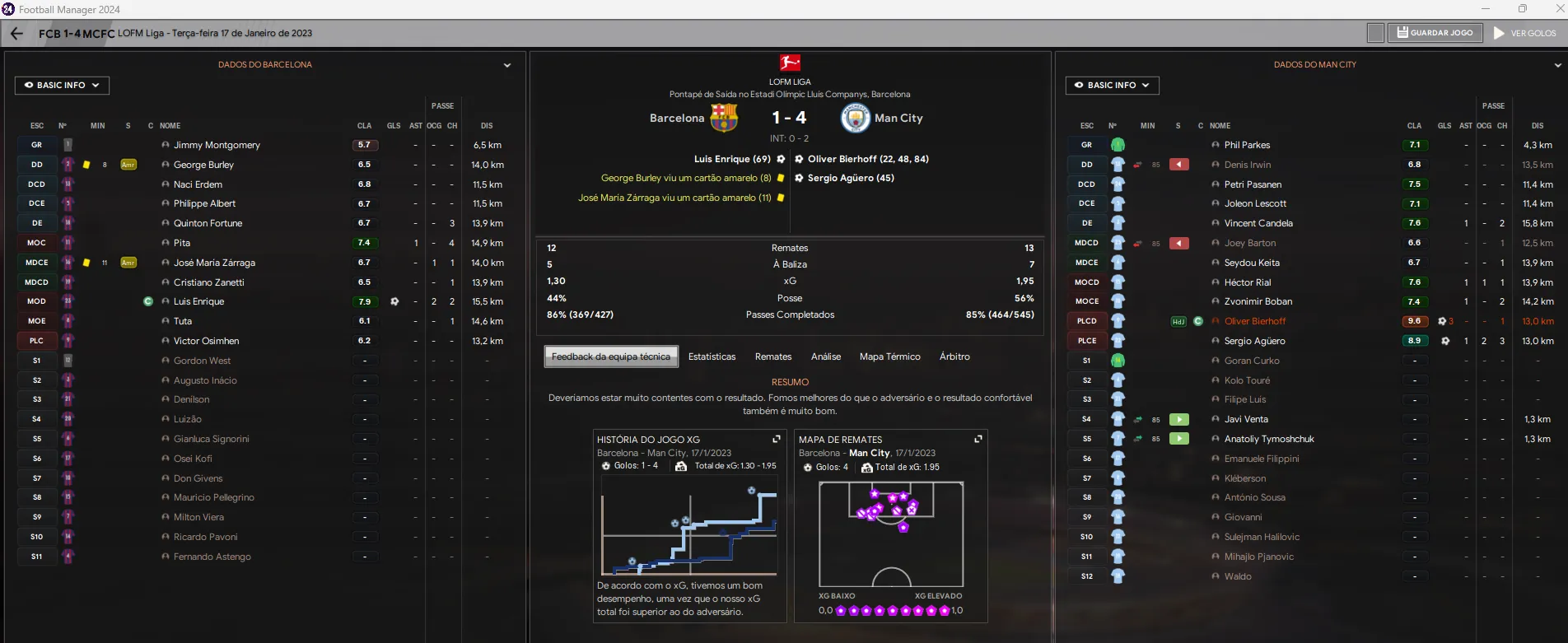Open the Análise tab
Viewport: 1568px width, 643px height.
point(825,356)
